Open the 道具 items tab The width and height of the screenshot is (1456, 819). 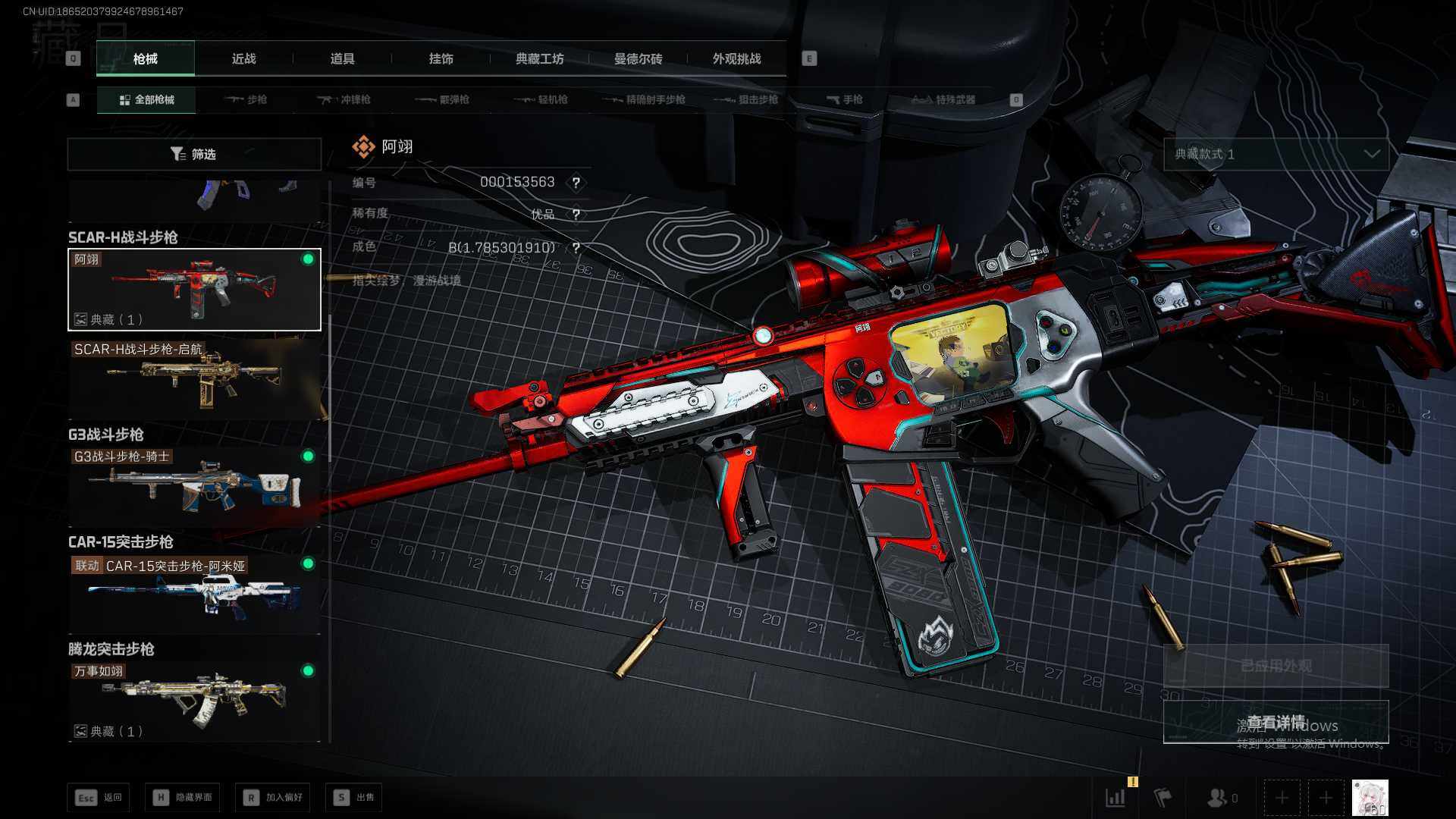(342, 59)
